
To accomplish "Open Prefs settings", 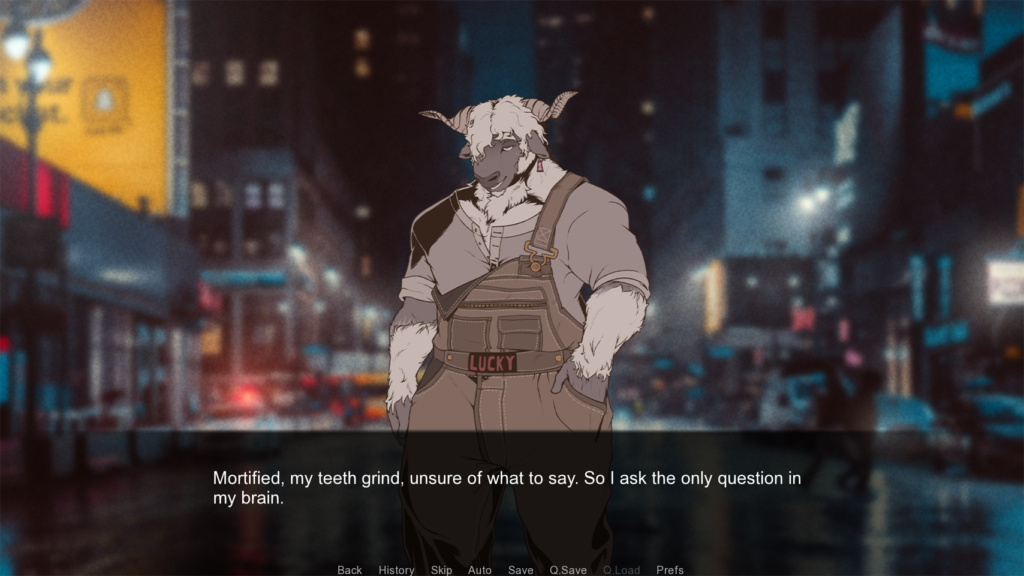I will click(x=670, y=570).
